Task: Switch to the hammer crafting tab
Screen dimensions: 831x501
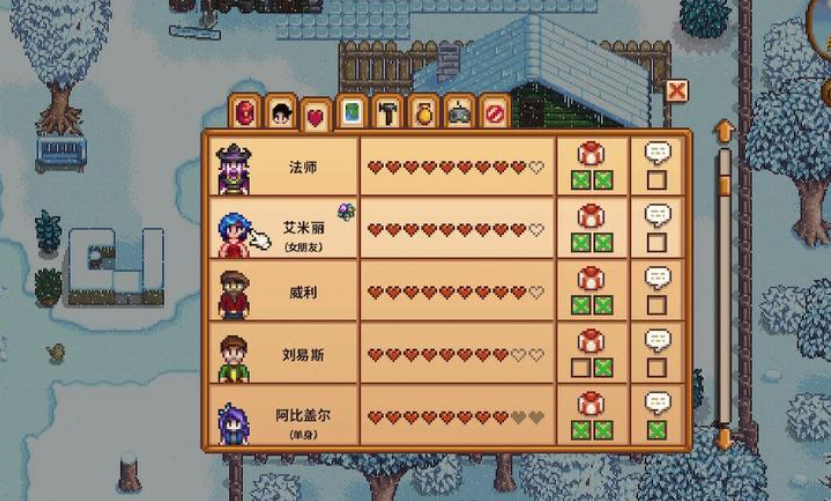Action: tap(386, 112)
